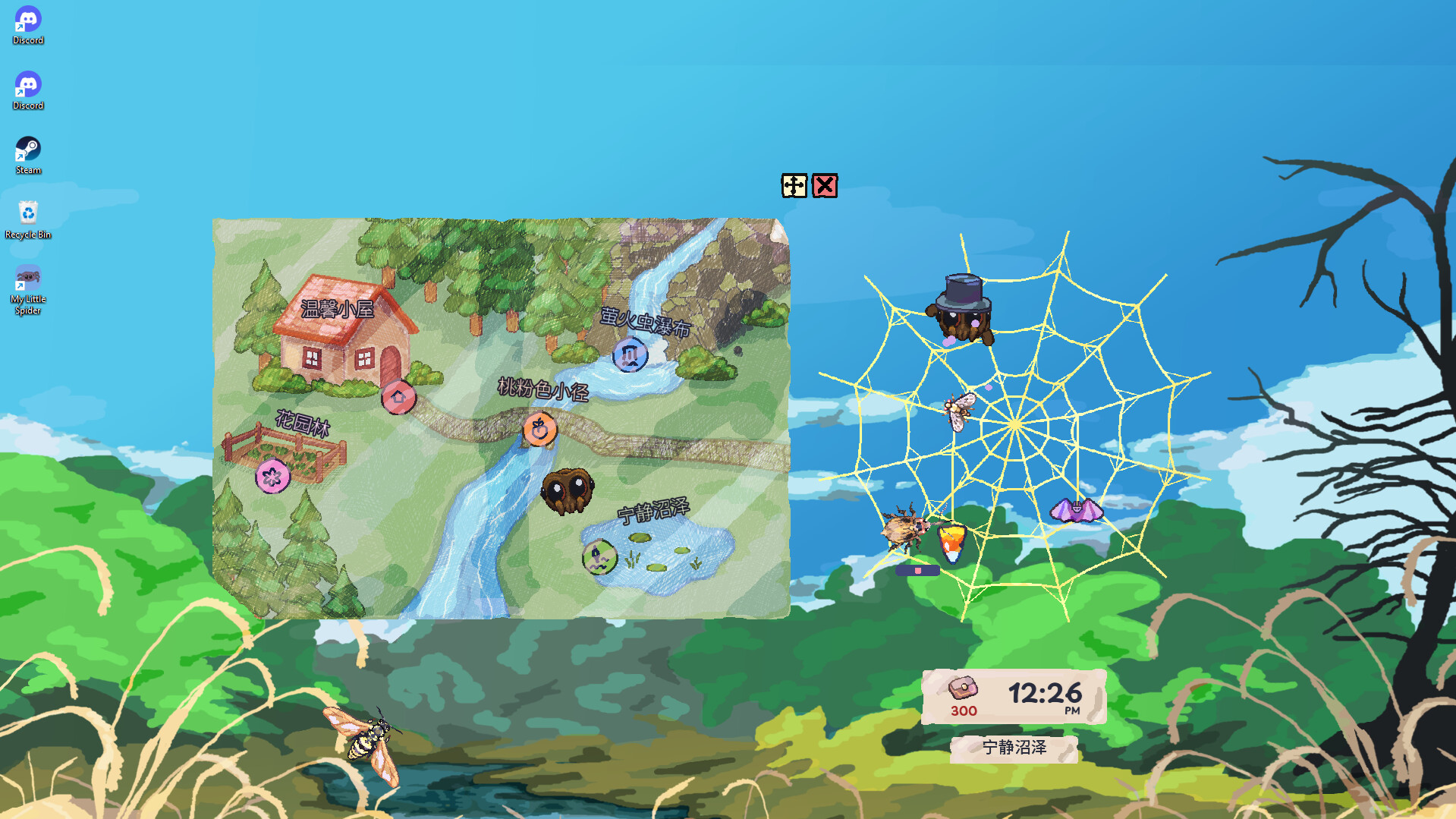Viewport: 1456px width, 819px height.
Task: Close the map with the red X button
Action: (x=825, y=187)
